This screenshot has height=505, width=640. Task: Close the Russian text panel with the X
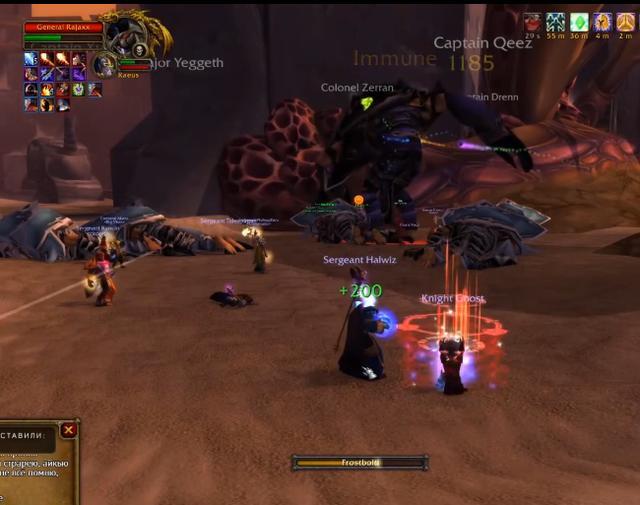point(69,430)
